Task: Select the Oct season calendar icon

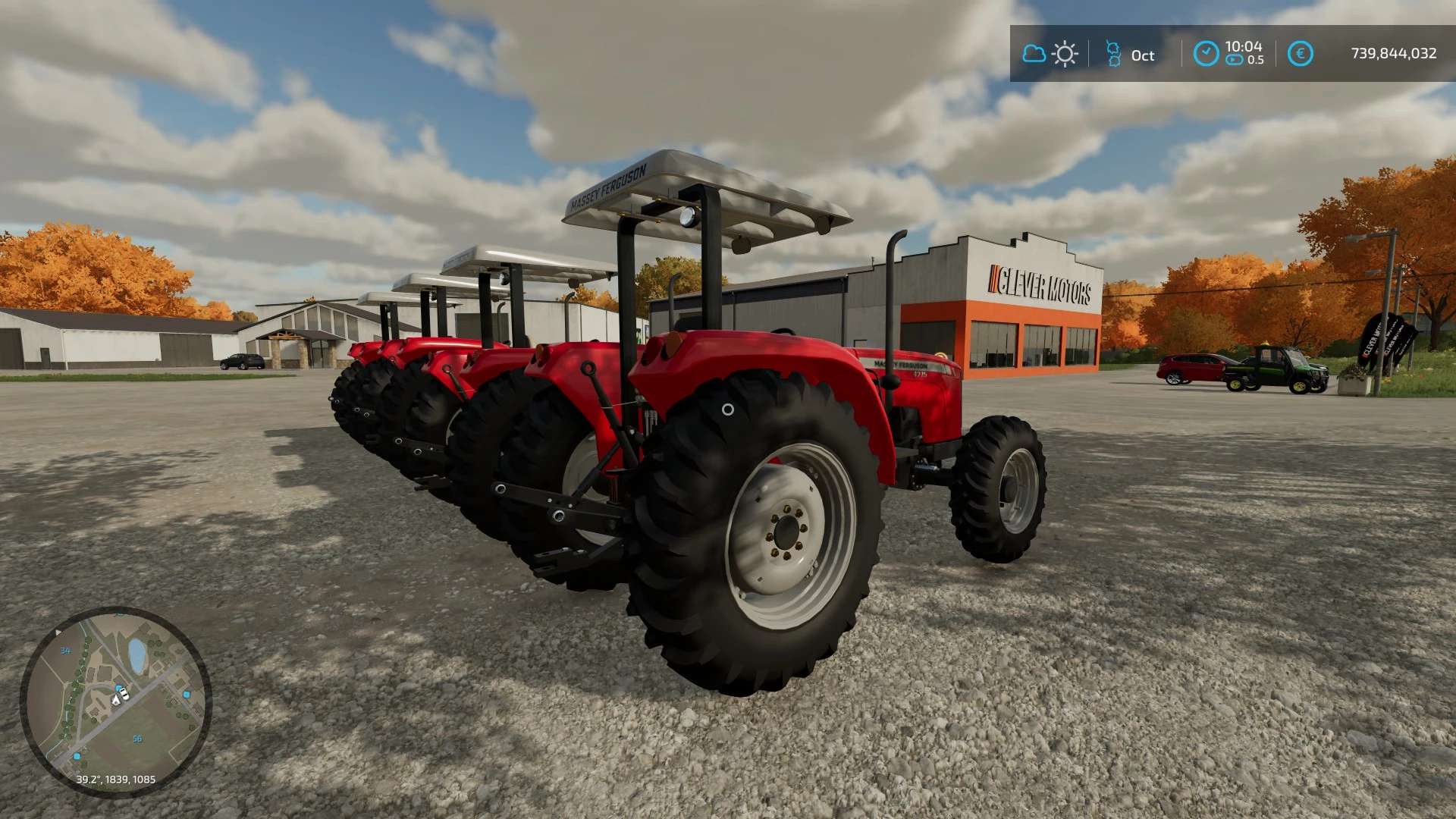Action: tap(1112, 54)
